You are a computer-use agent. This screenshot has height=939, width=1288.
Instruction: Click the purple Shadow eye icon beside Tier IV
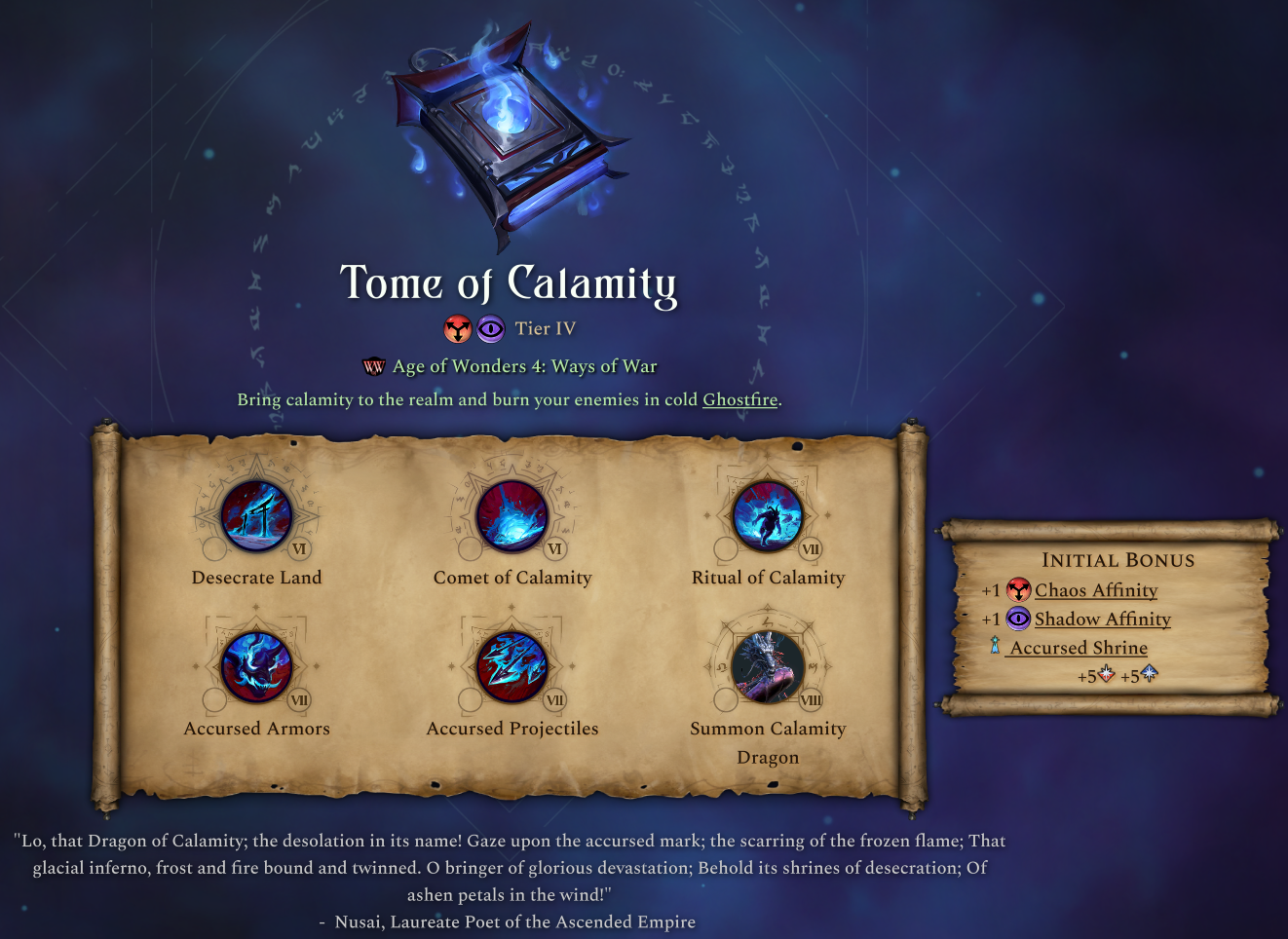[491, 329]
